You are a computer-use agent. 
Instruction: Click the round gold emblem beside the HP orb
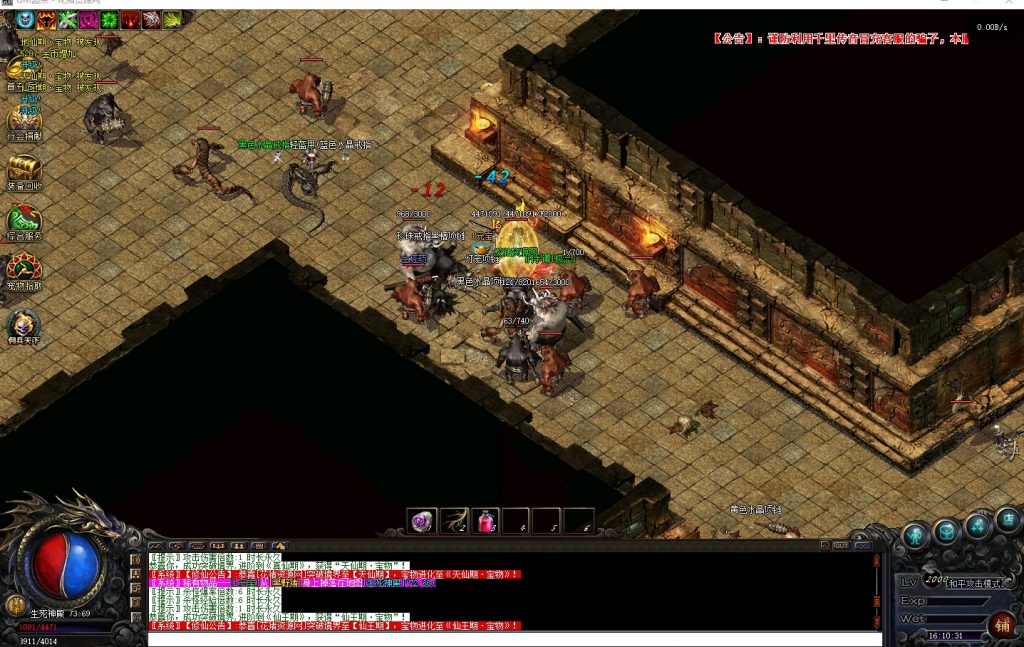15,605
